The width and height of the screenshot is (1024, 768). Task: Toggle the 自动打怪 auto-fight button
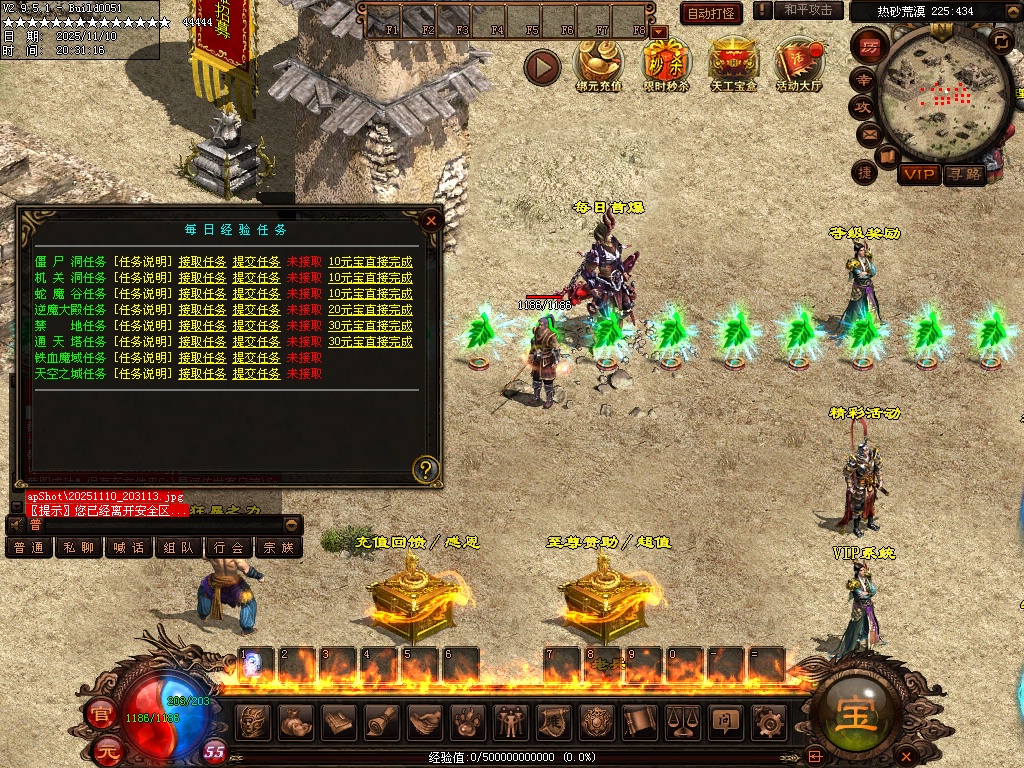[x=710, y=13]
